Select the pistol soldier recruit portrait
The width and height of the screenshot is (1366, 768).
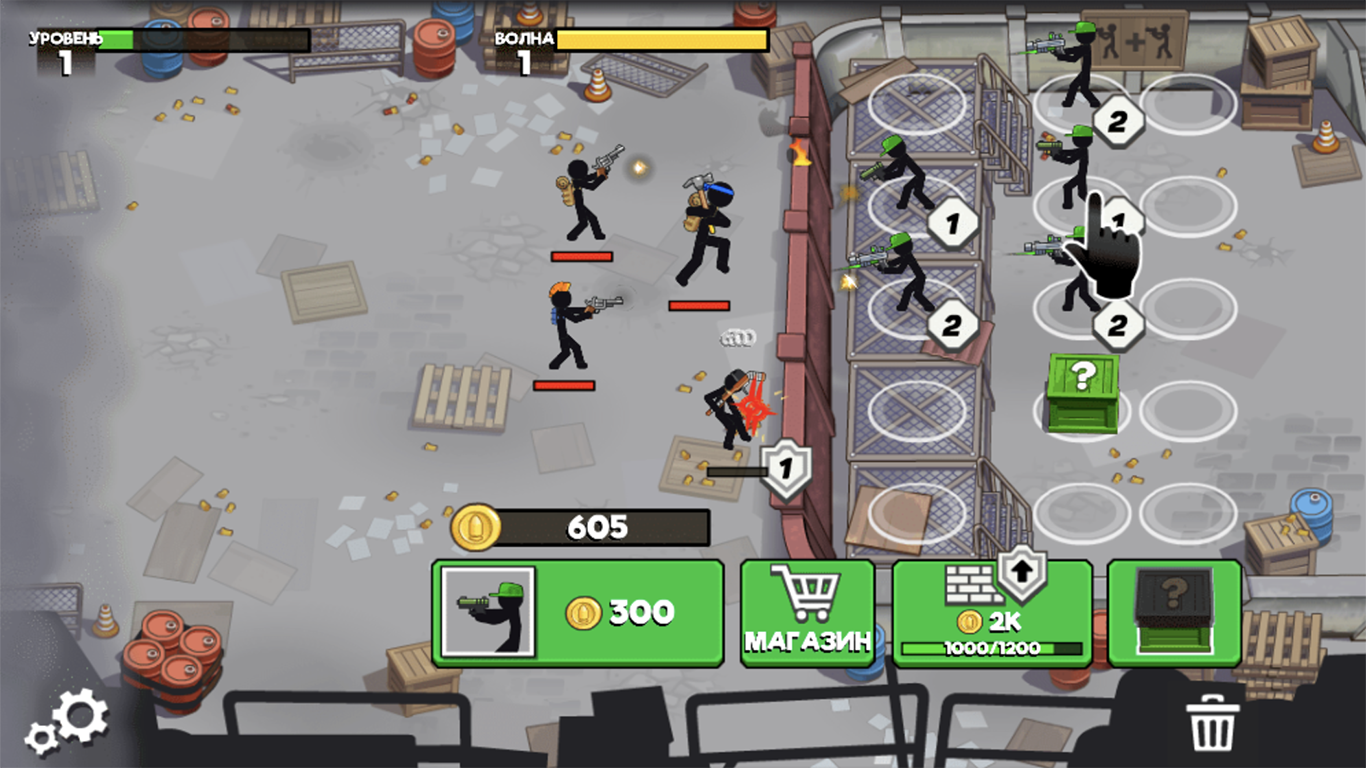[x=489, y=612]
